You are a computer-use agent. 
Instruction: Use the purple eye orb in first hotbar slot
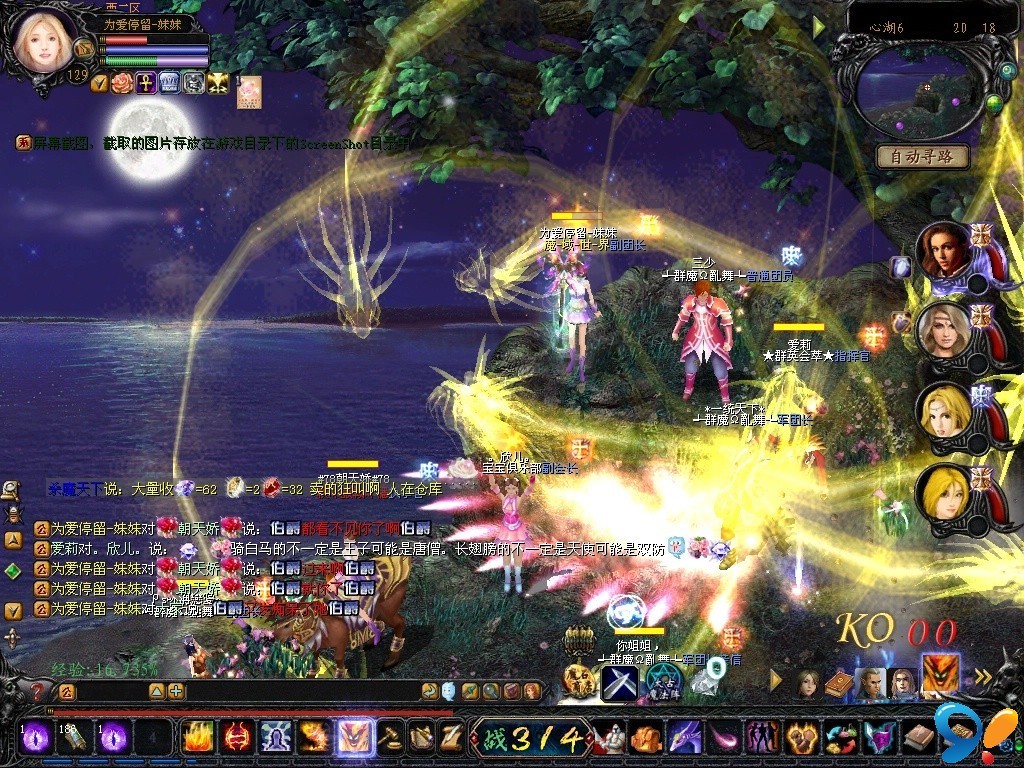[37, 738]
